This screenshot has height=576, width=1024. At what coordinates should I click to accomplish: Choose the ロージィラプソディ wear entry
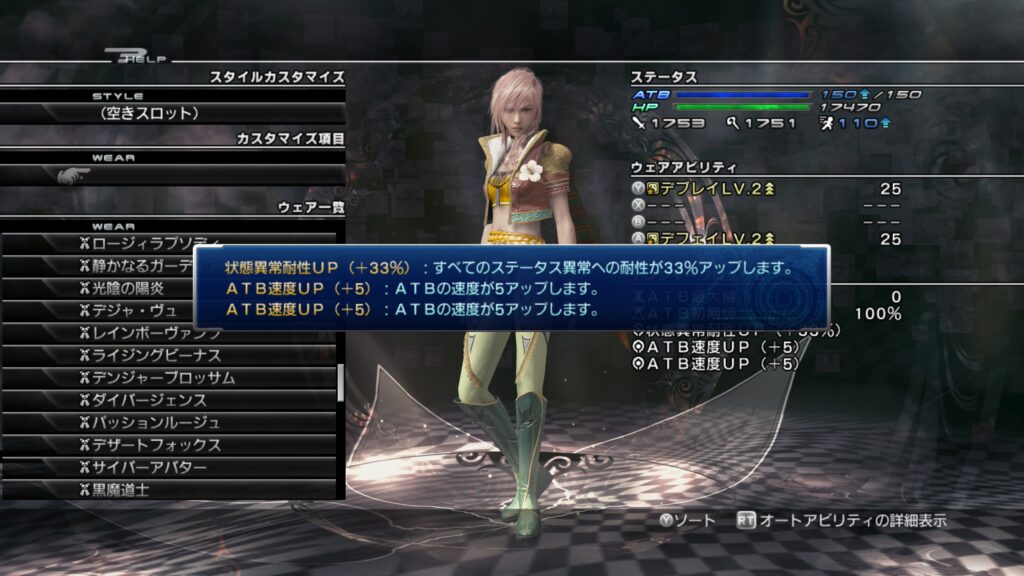(x=150, y=244)
